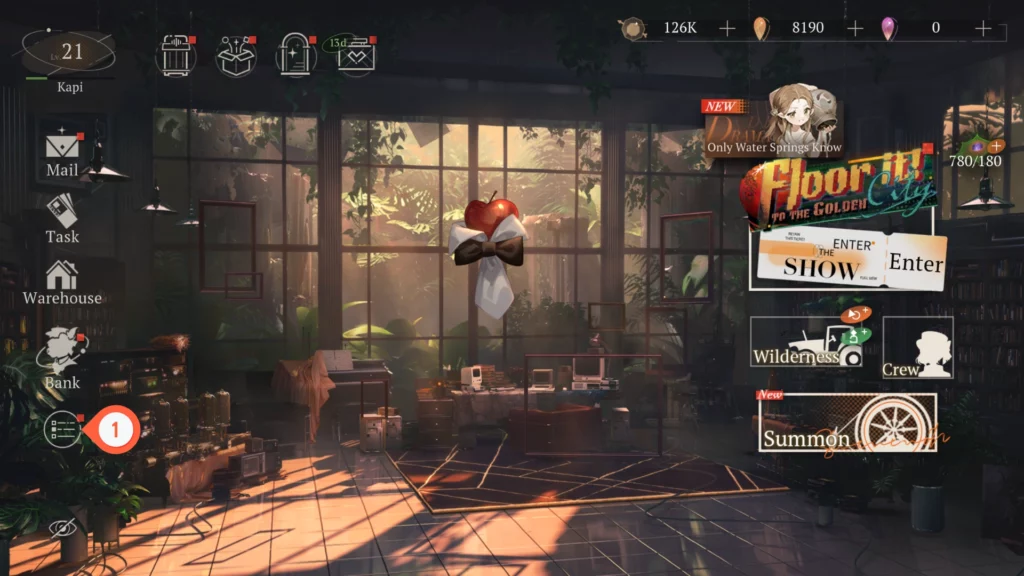Open the Crew menu
The height and width of the screenshot is (576, 1024).
coord(917,348)
